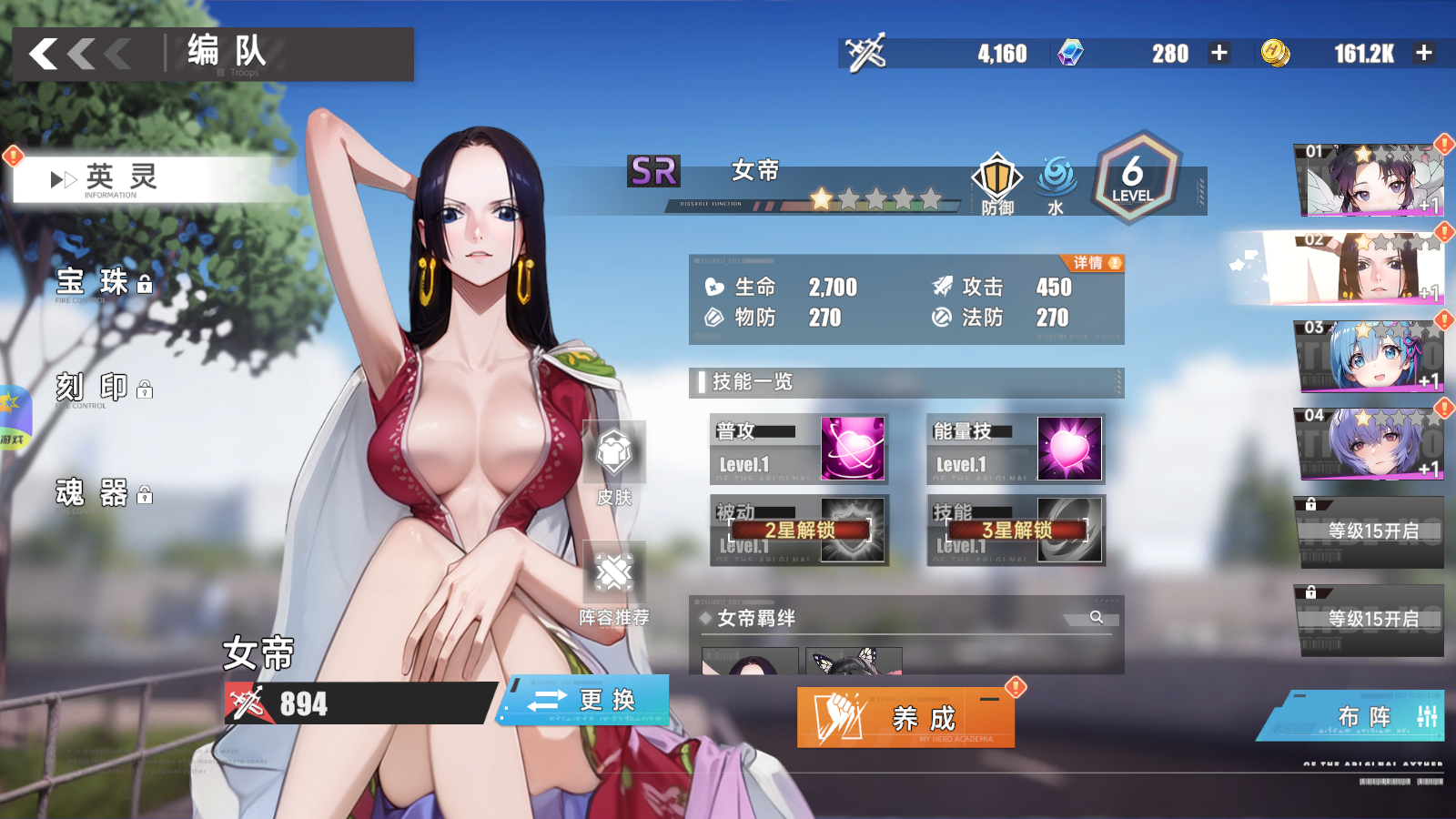This screenshot has height=819, width=1456.
Task: Select the 03 Rem character thumbnail
Action: (x=1370, y=354)
